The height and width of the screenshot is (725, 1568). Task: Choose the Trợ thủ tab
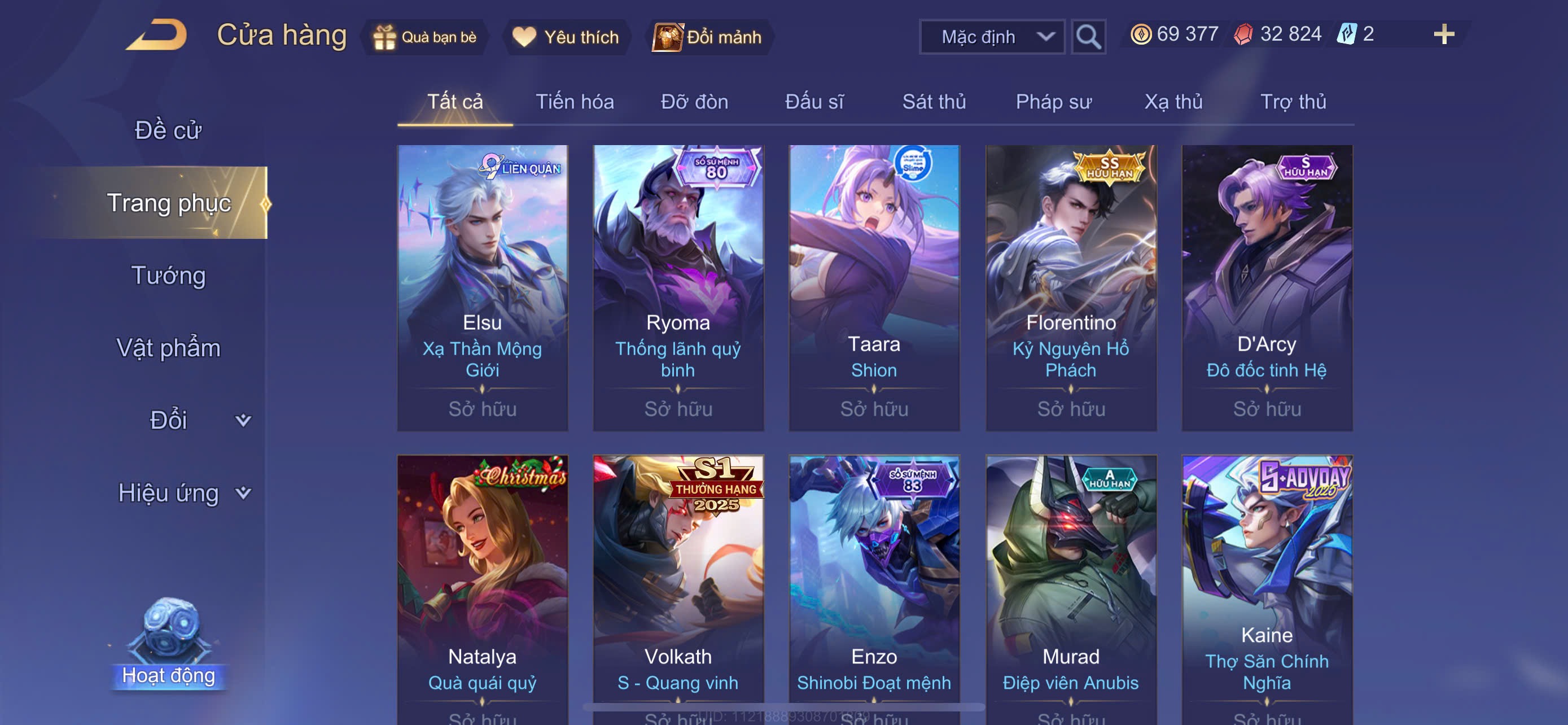click(1293, 102)
